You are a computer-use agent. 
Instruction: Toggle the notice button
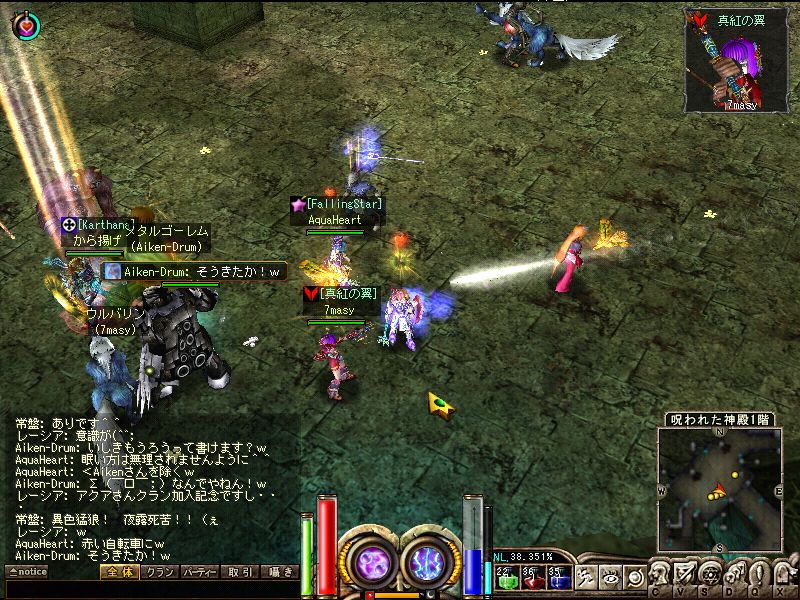point(27,572)
